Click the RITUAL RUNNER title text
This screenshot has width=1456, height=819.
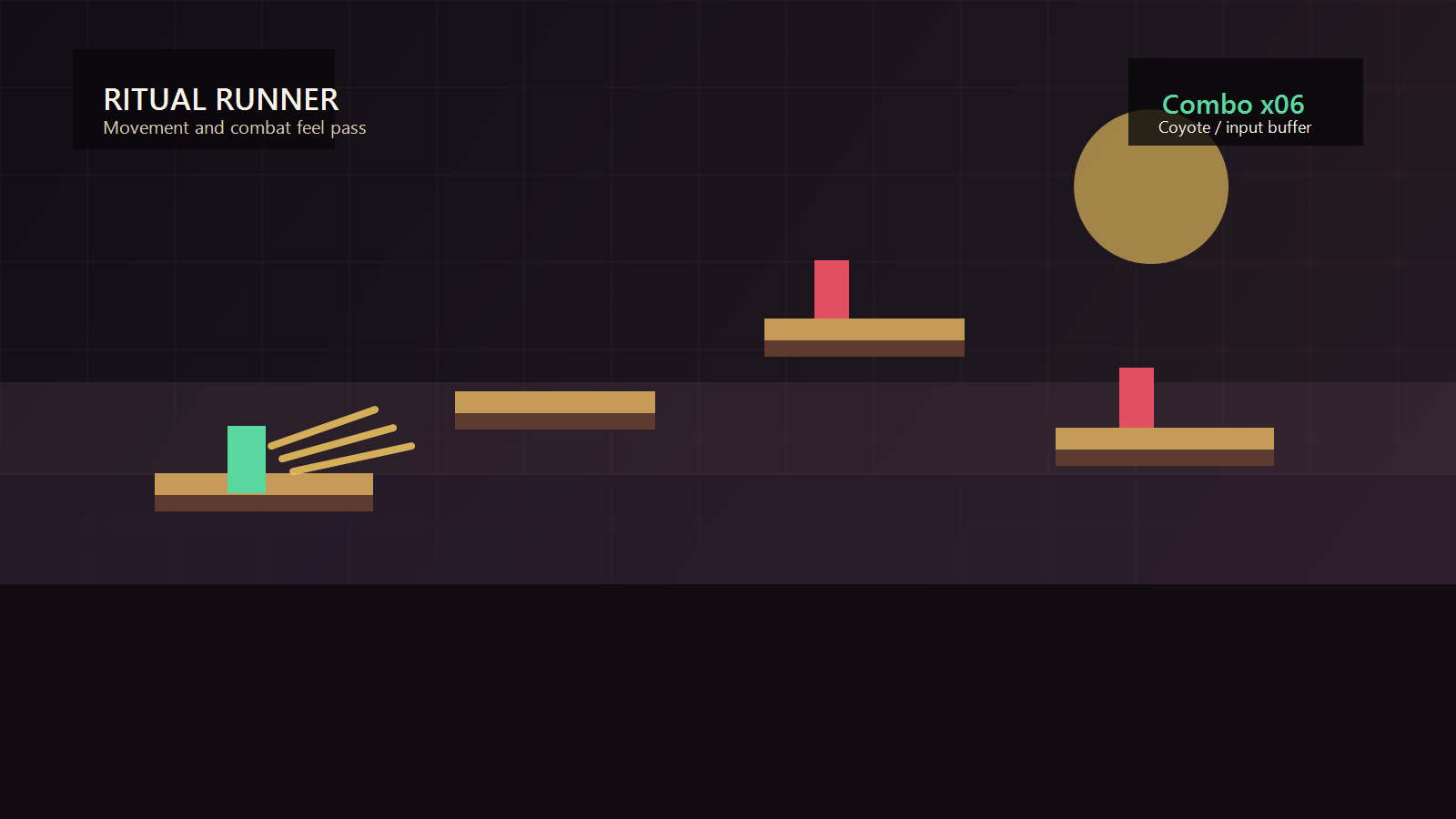tap(221, 100)
